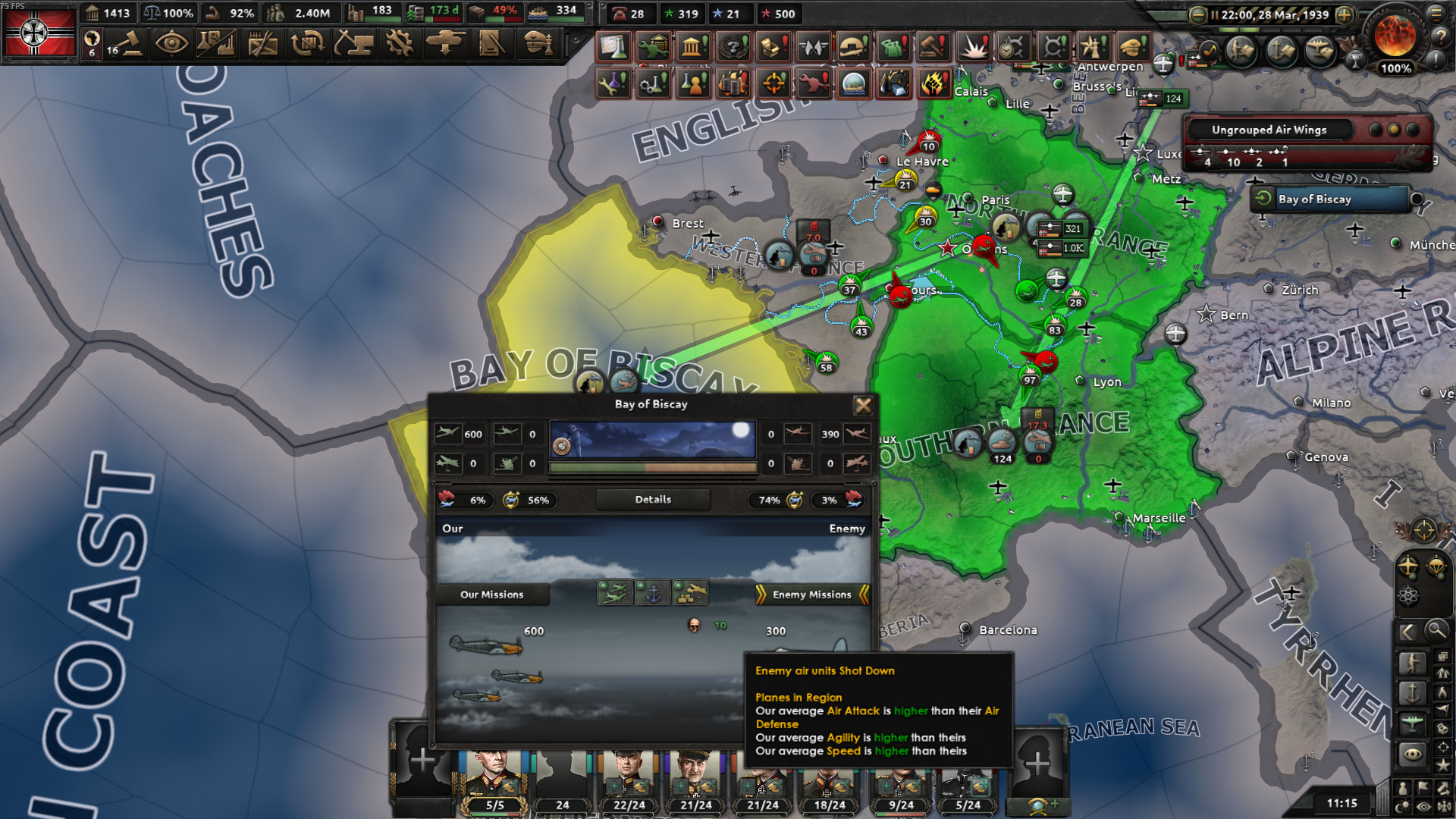Screen dimensions: 1456x819
Task: Toggle the supply drop mission button
Action: click(x=691, y=593)
